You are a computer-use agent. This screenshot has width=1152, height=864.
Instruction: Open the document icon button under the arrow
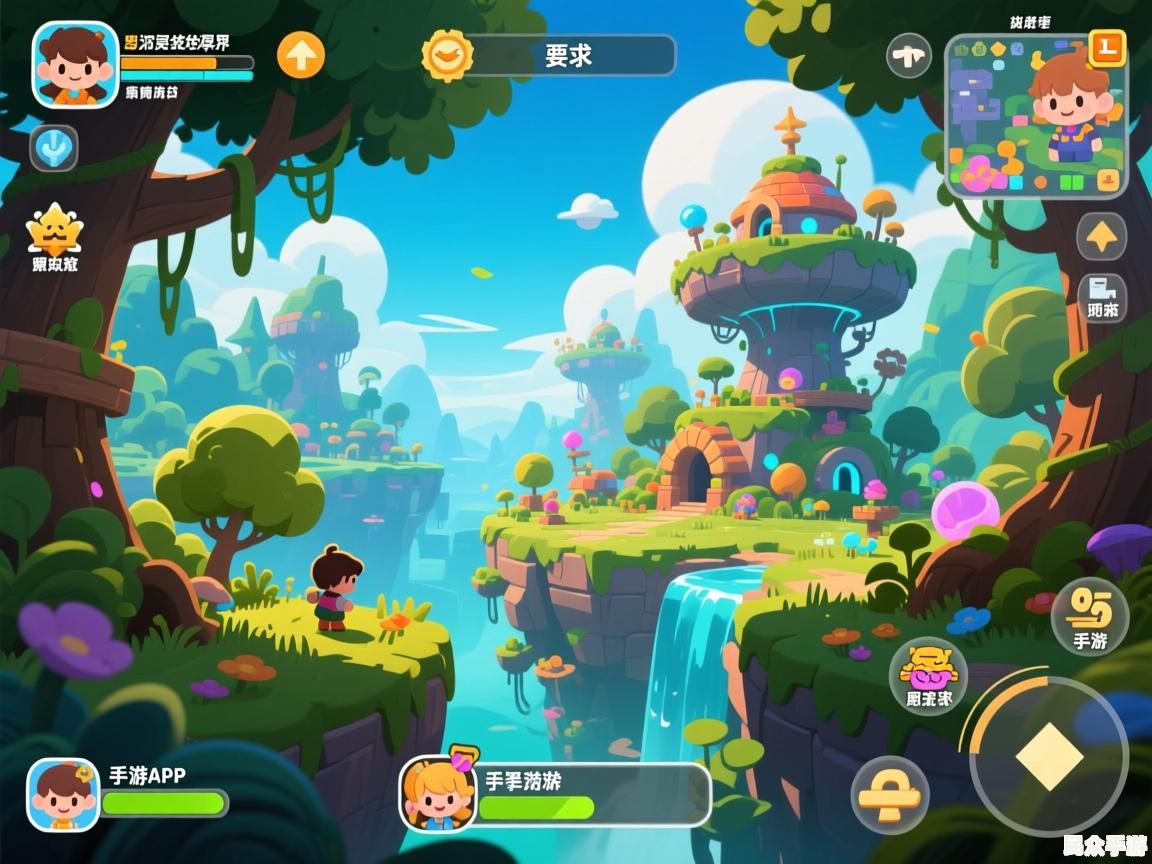pyautogui.click(x=1102, y=297)
